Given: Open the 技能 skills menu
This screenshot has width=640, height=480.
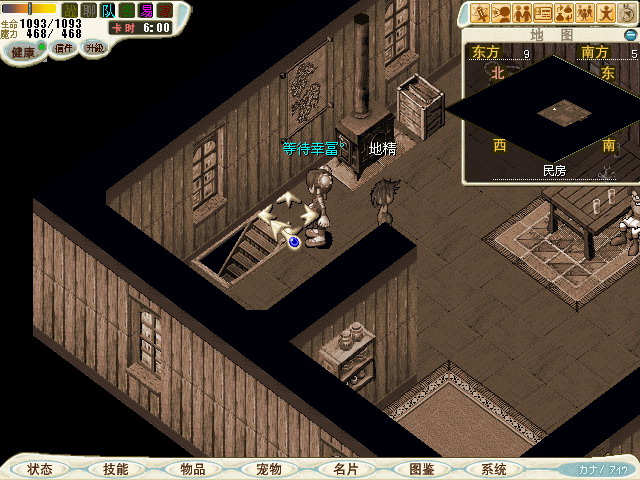Looking at the screenshot, I should (x=116, y=468).
